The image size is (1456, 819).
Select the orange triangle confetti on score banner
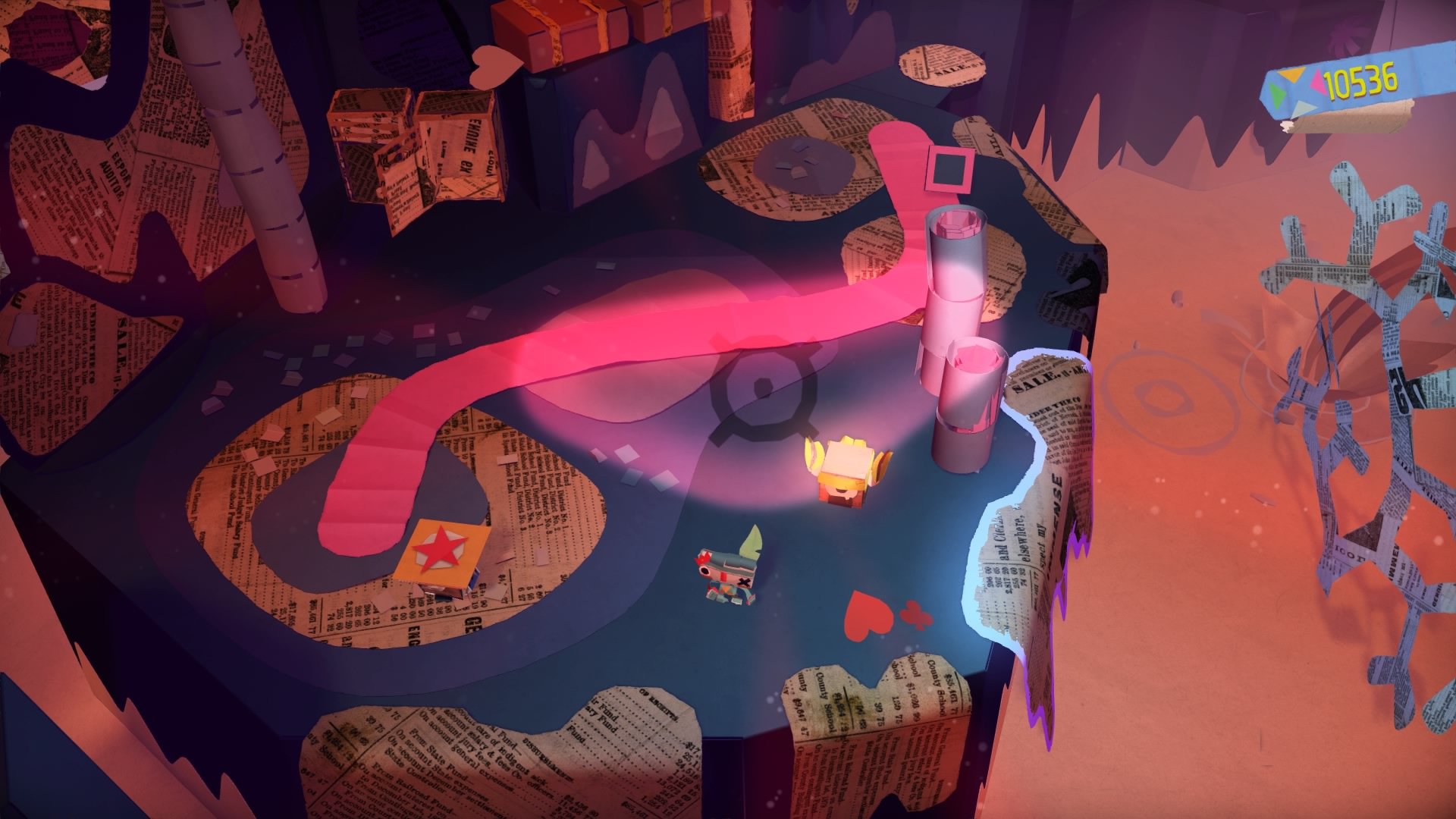(1291, 76)
